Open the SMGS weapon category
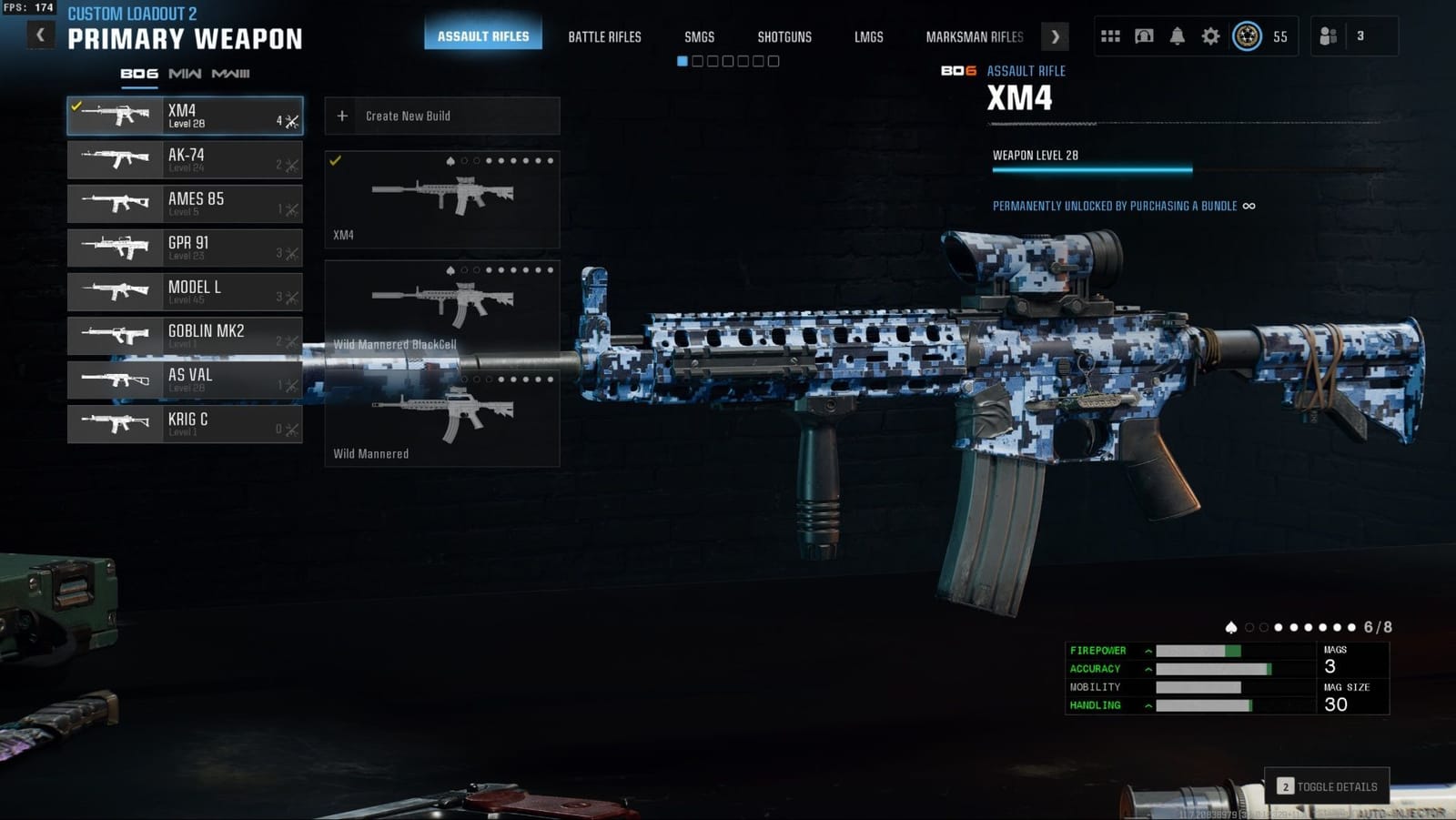The width and height of the screenshot is (1456, 820). click(x=699, y=36)
